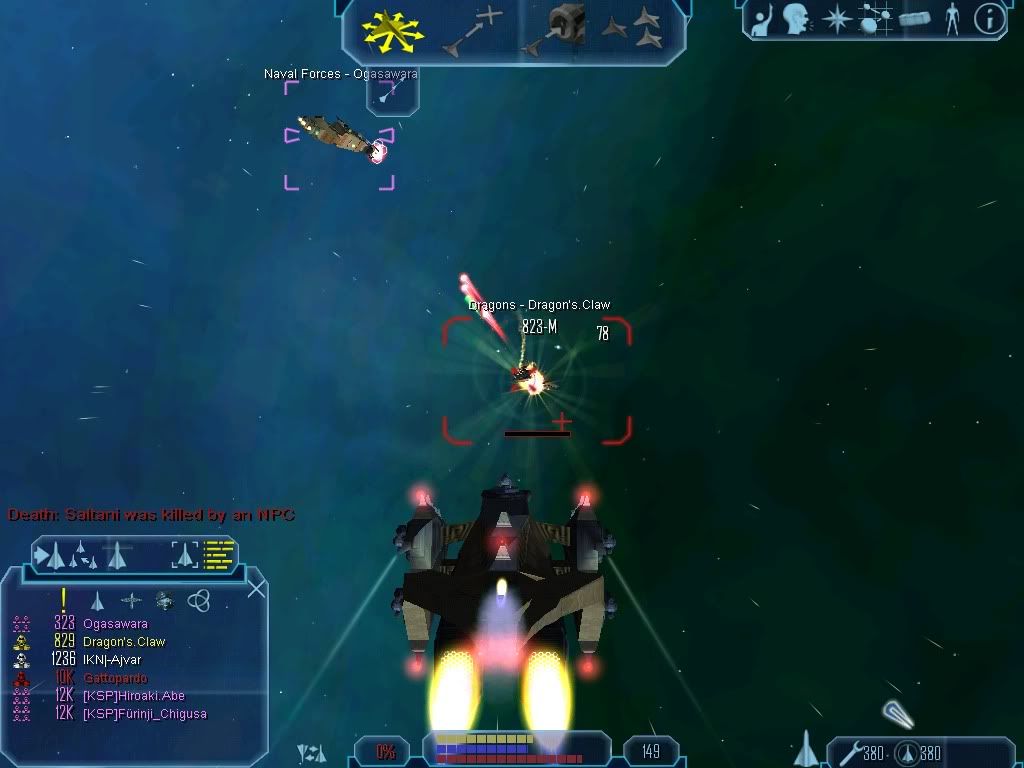The width and height of the screenshot is (1024, 768).
Task: Open the information icon
Action: tap(989, 19)
